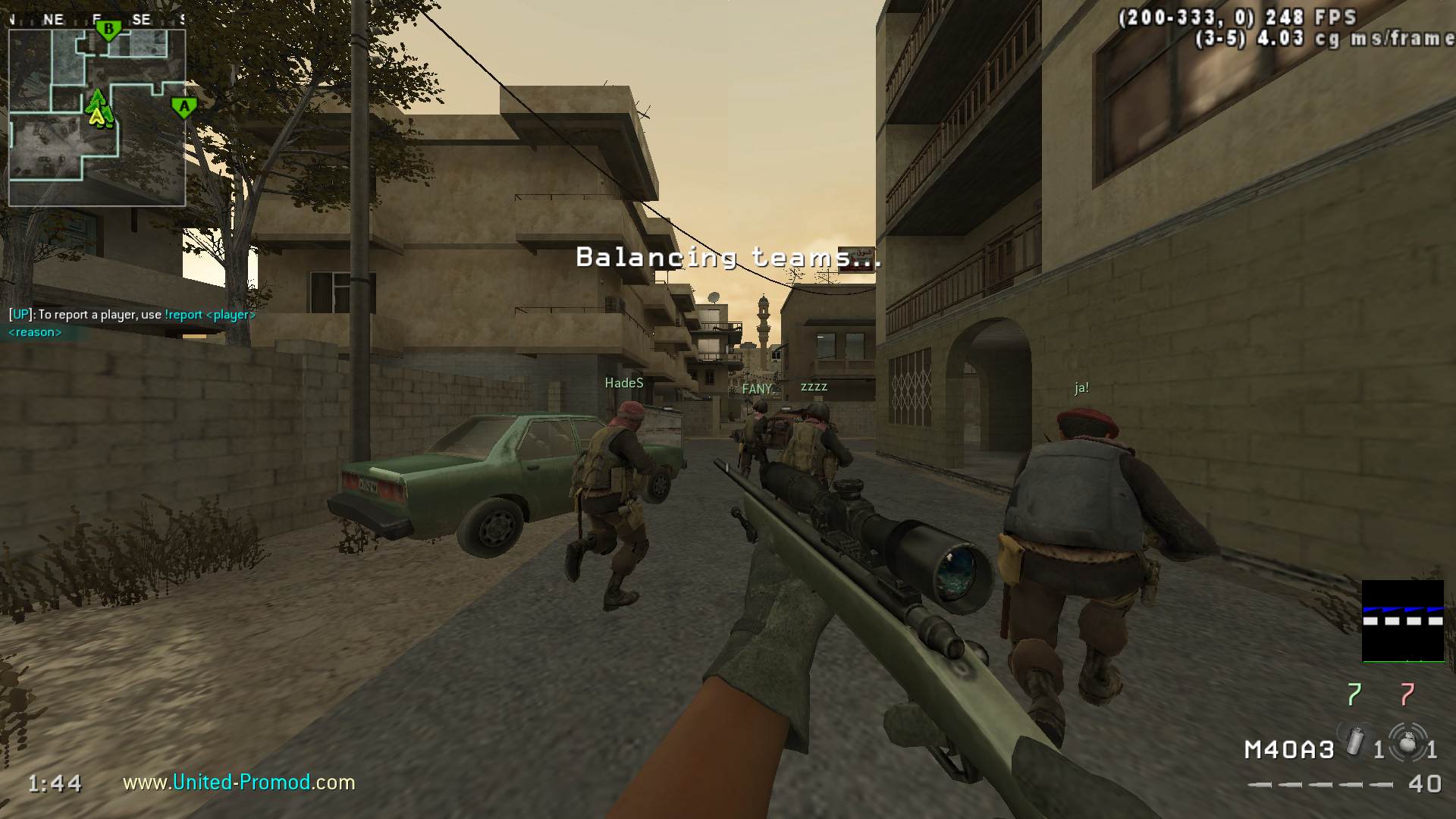Select the M40A3 weapon label

[x=1288, y=750]
